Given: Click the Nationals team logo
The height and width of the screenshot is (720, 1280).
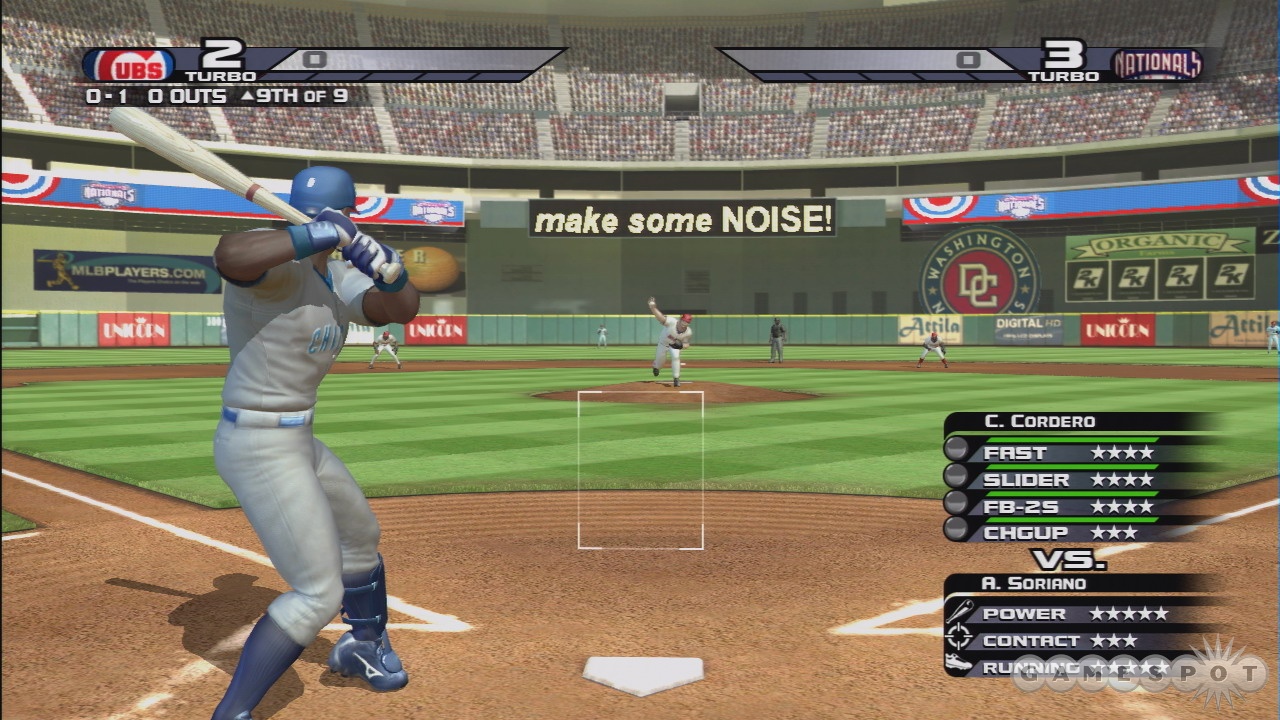Looking at the screenshot, I should 1157,65.
